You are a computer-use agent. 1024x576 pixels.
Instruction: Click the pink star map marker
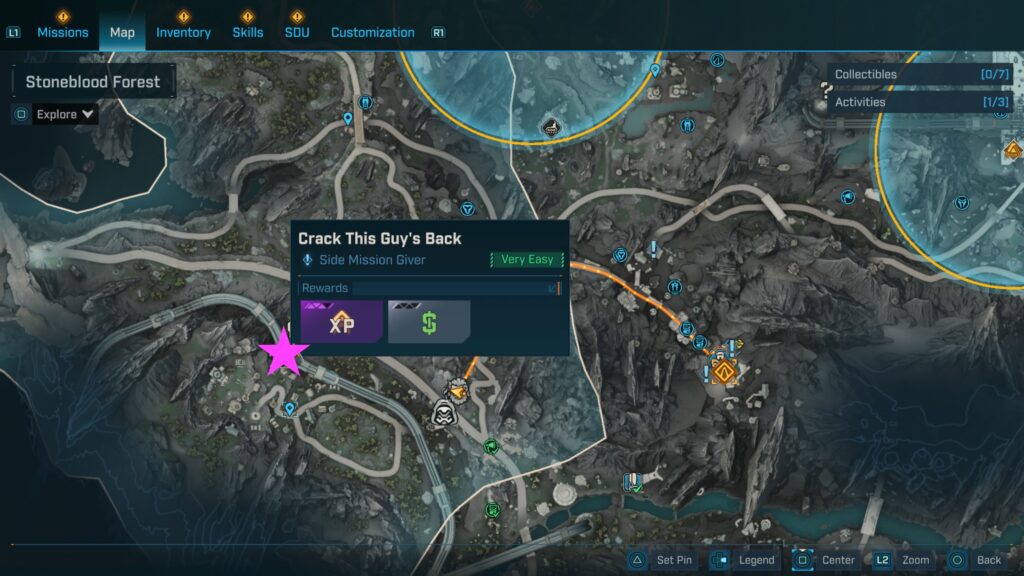284,353
